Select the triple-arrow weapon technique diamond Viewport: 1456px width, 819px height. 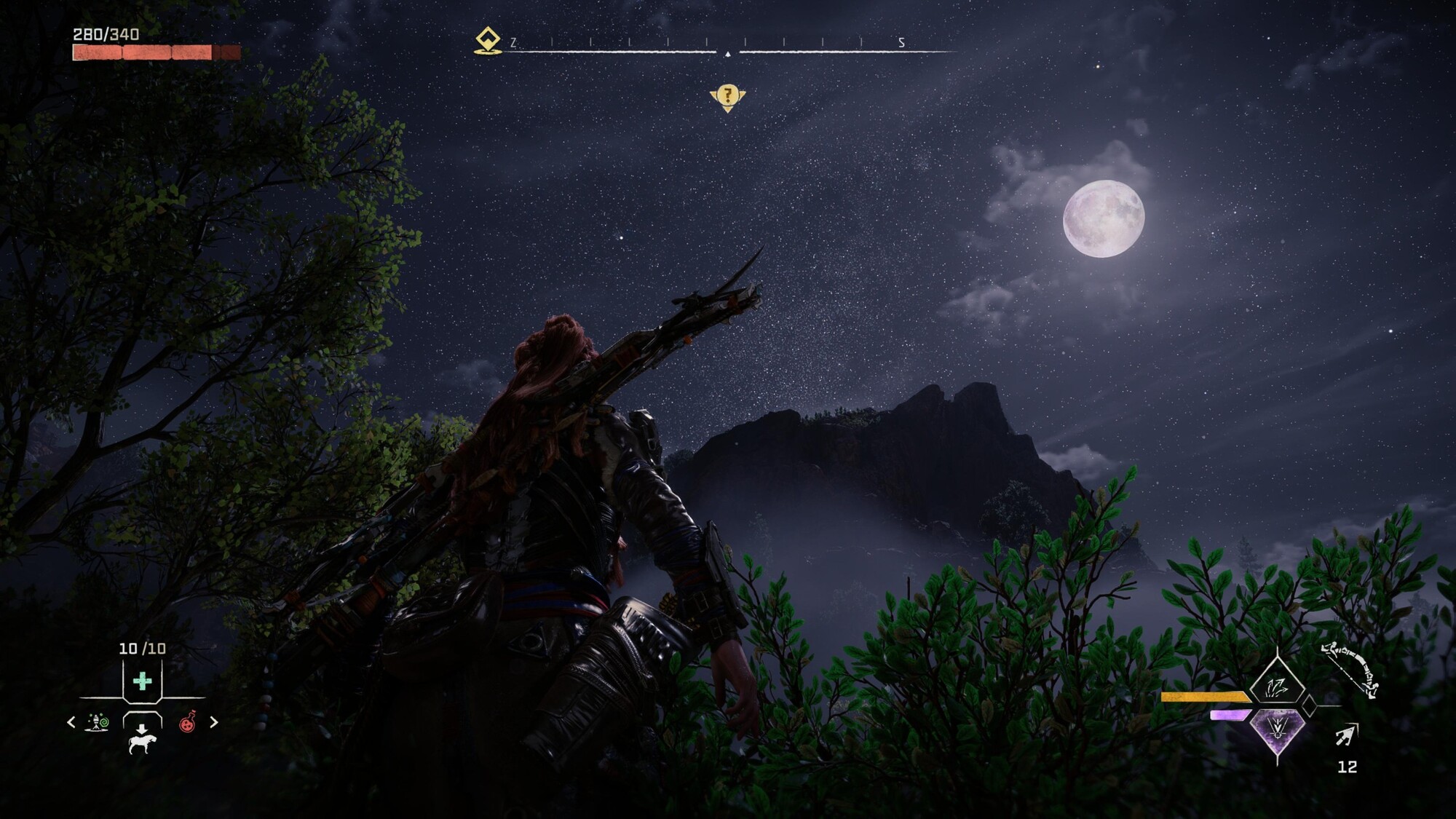point(1277,686)
